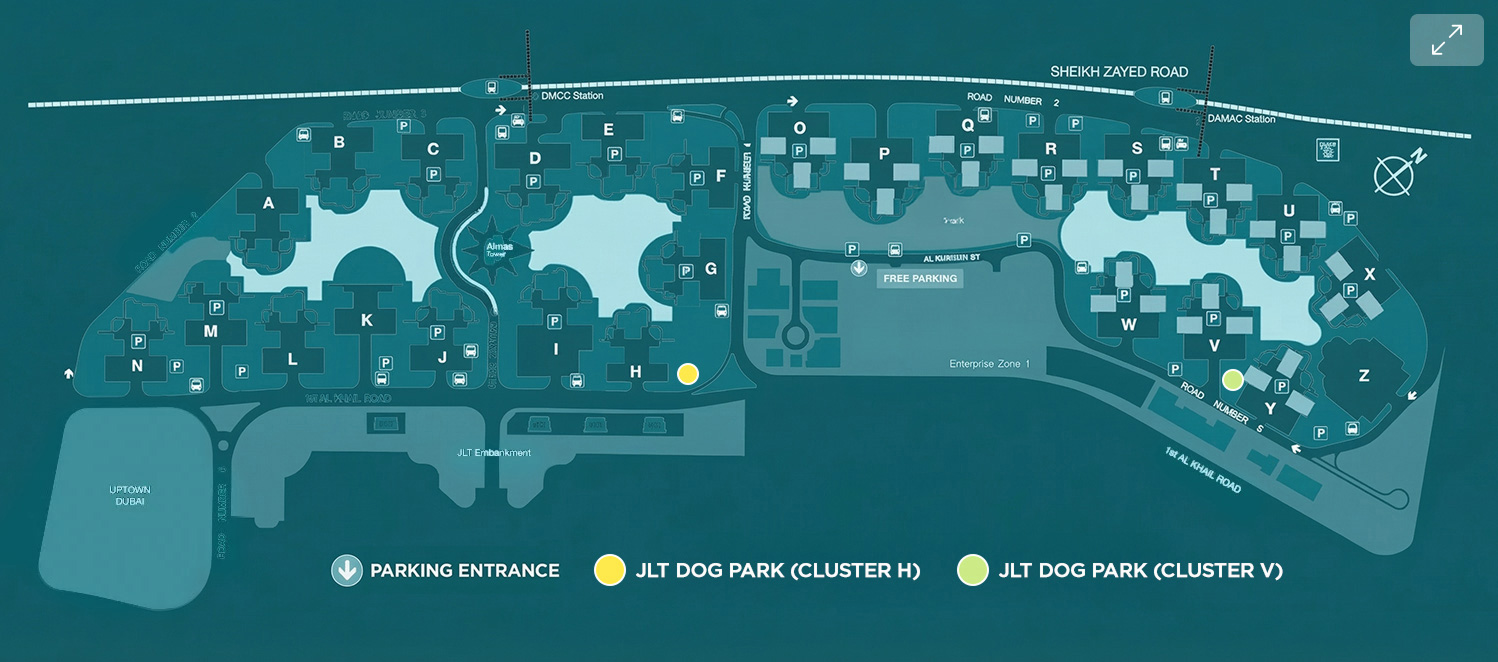Click the DMCC Station metro icon

tap(492, 88)
